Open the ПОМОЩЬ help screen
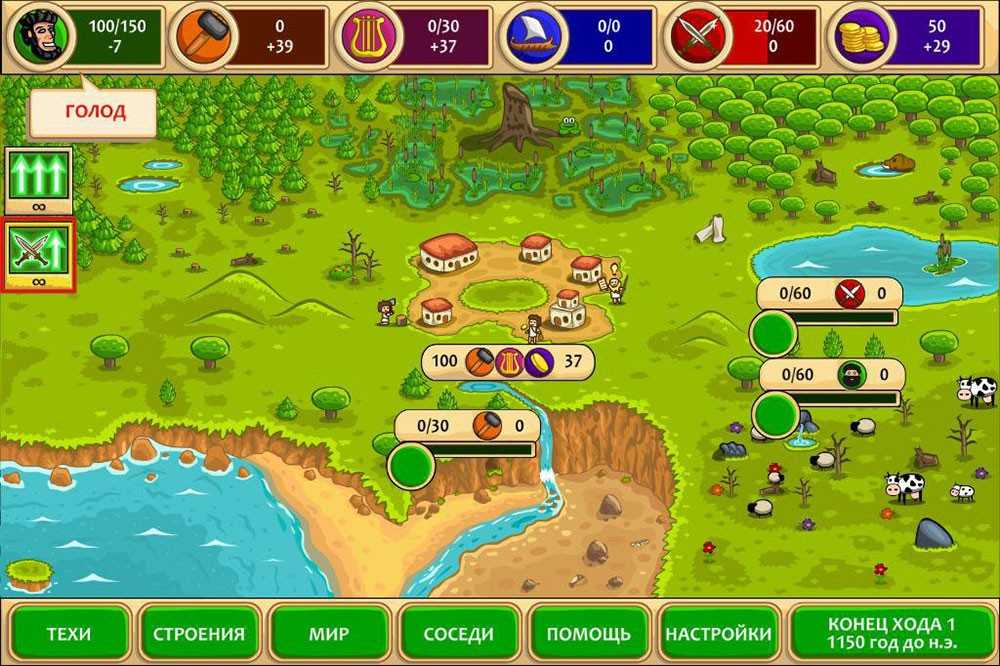 [x=589, y=633]
